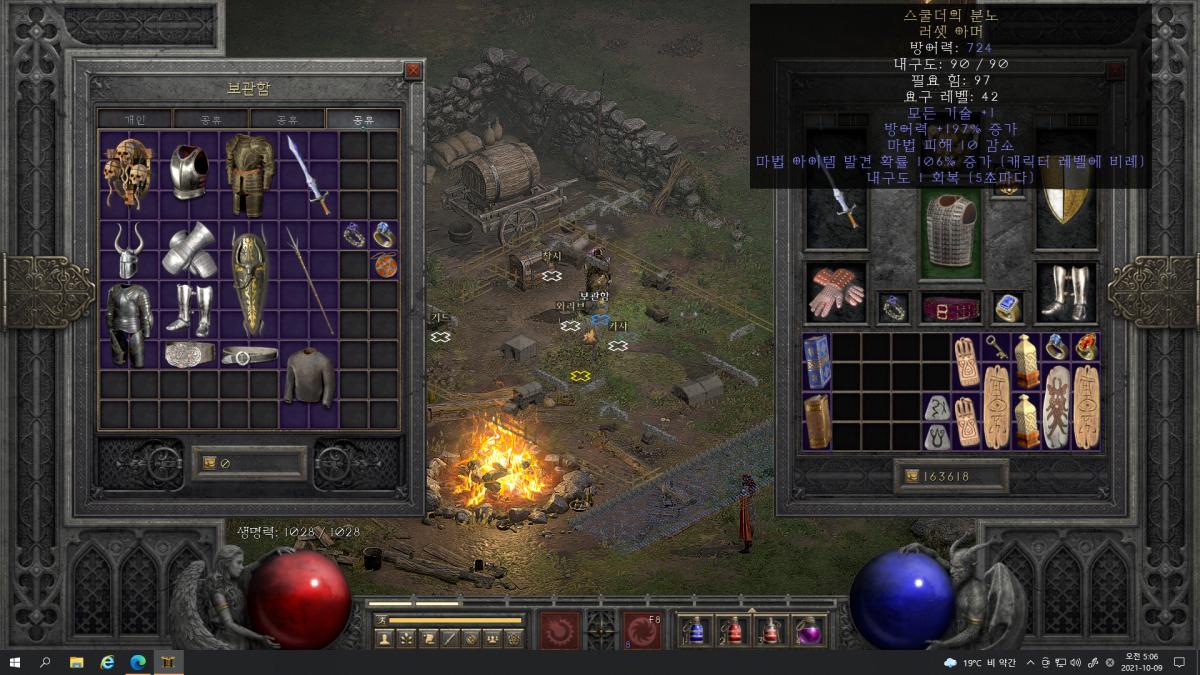Image resolution: width=1200 pixels, height=675 pixels.
Task: Click the inventory gold button
Action: 911,477
